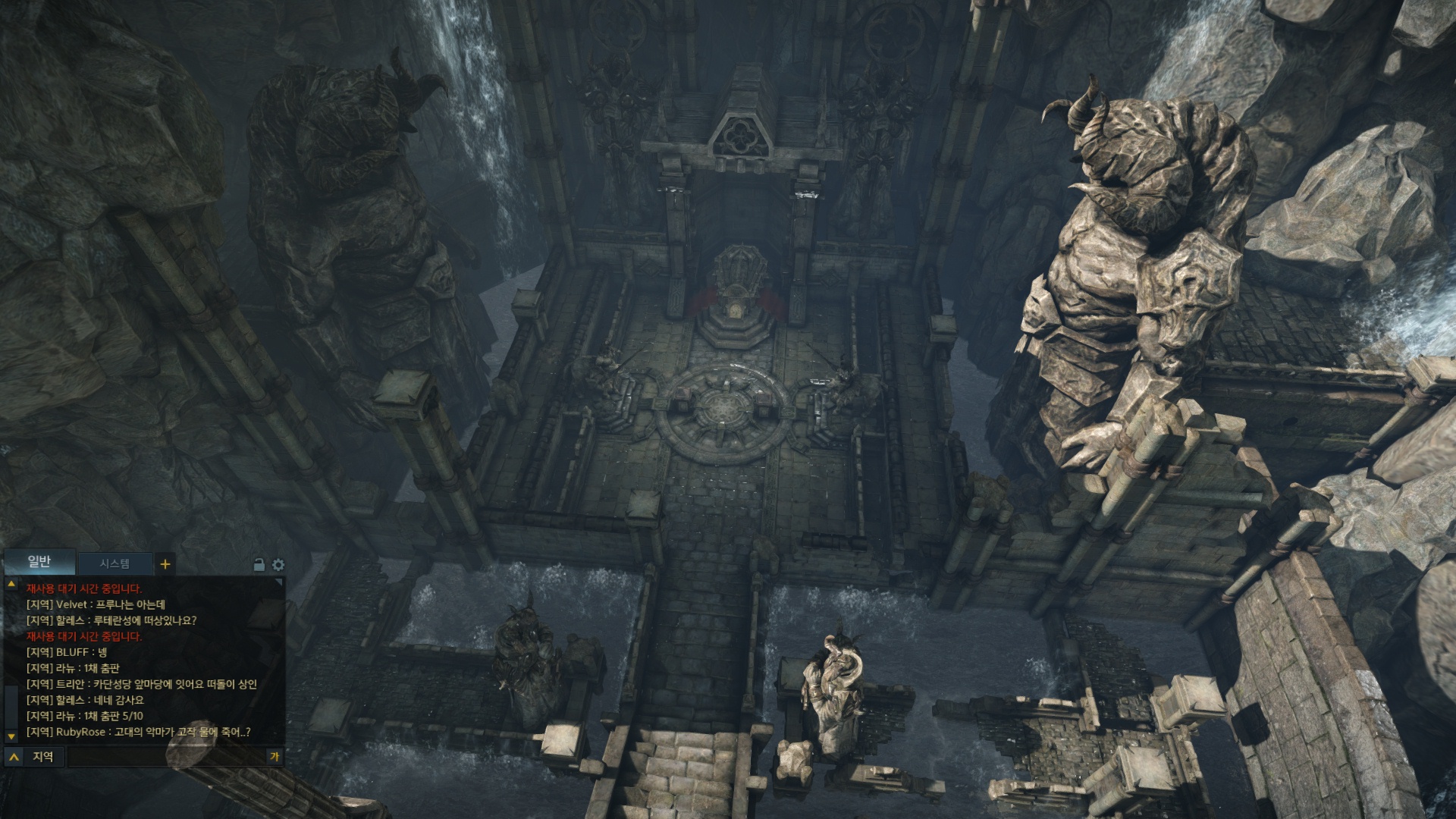Toggle the chat window lock icon
Viewport: 1456px width, 819px height.
point(259,565)
